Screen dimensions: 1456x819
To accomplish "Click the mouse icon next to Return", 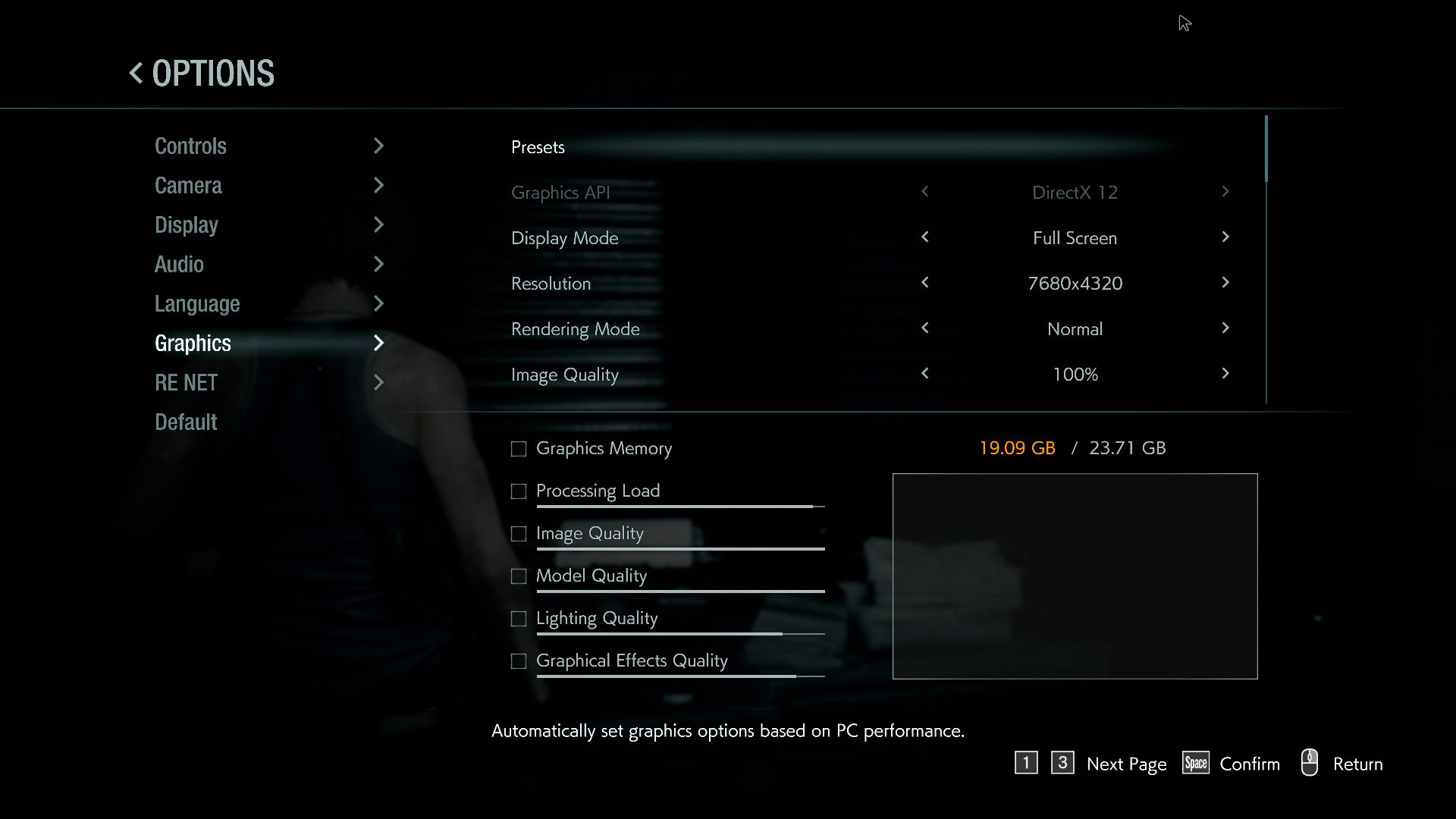I will 1310,764.
